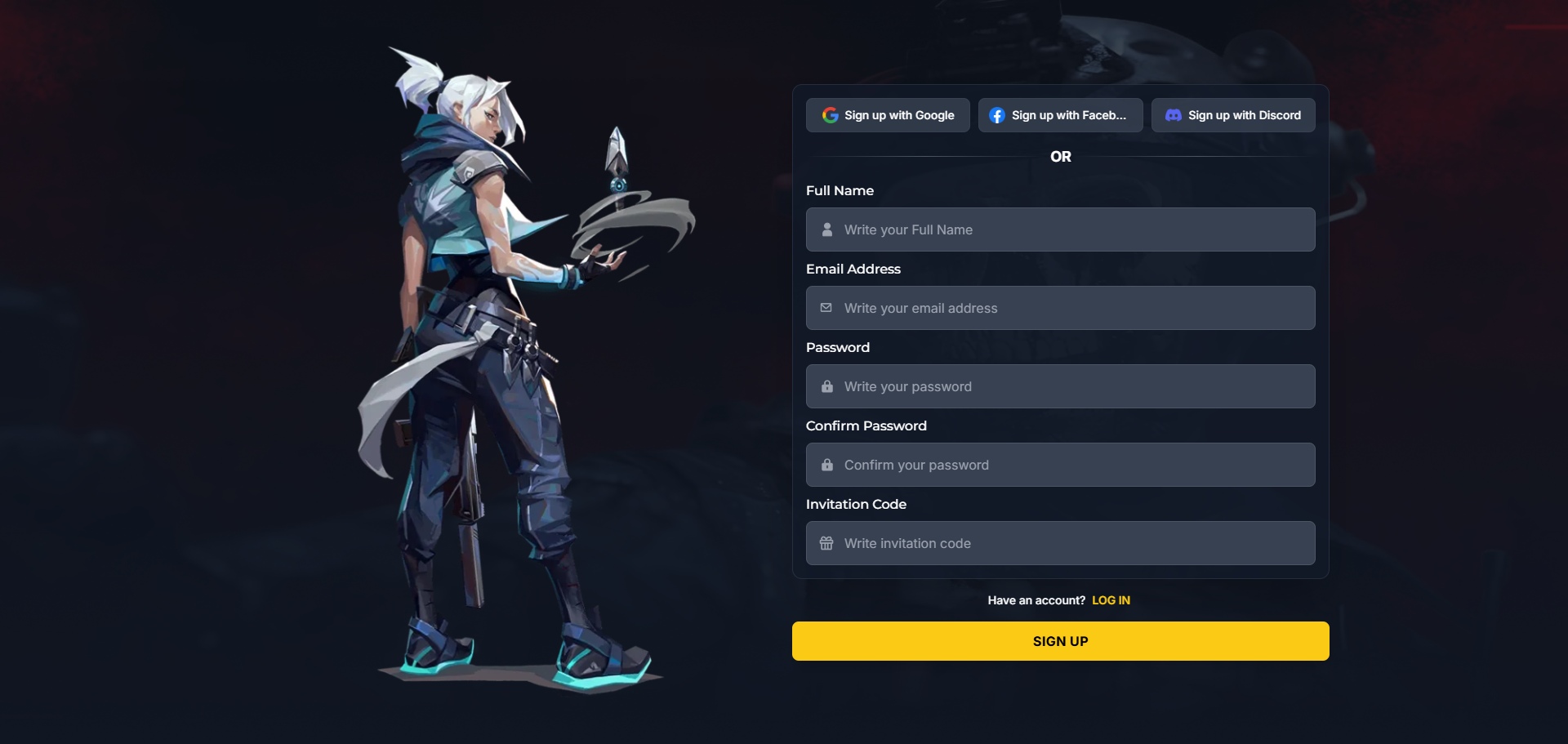This screenshot has width=1568, height=744.
Task: Click the email address text box
Action: click(x=1060, y=308)
